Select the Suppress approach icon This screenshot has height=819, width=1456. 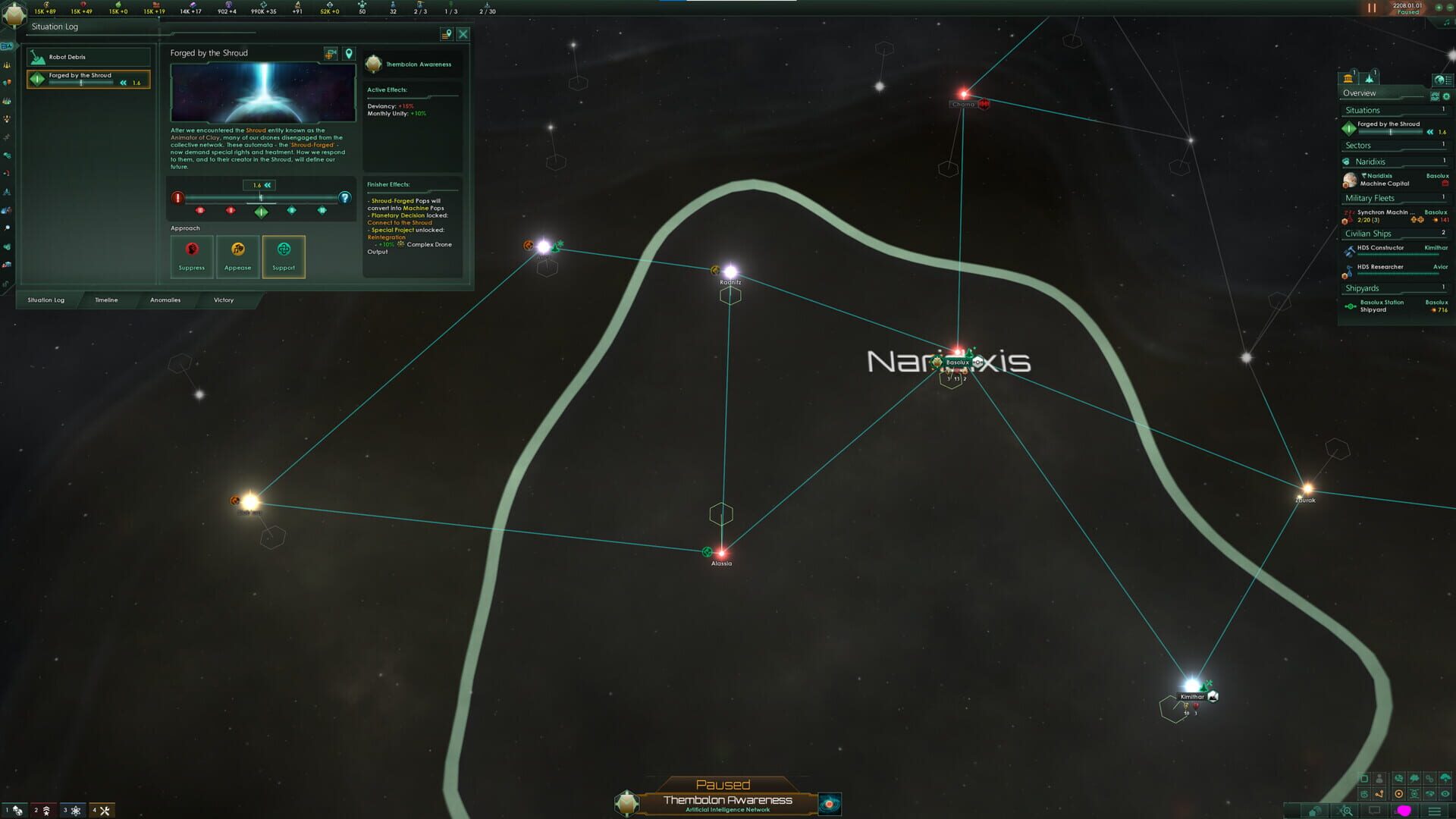191,250
